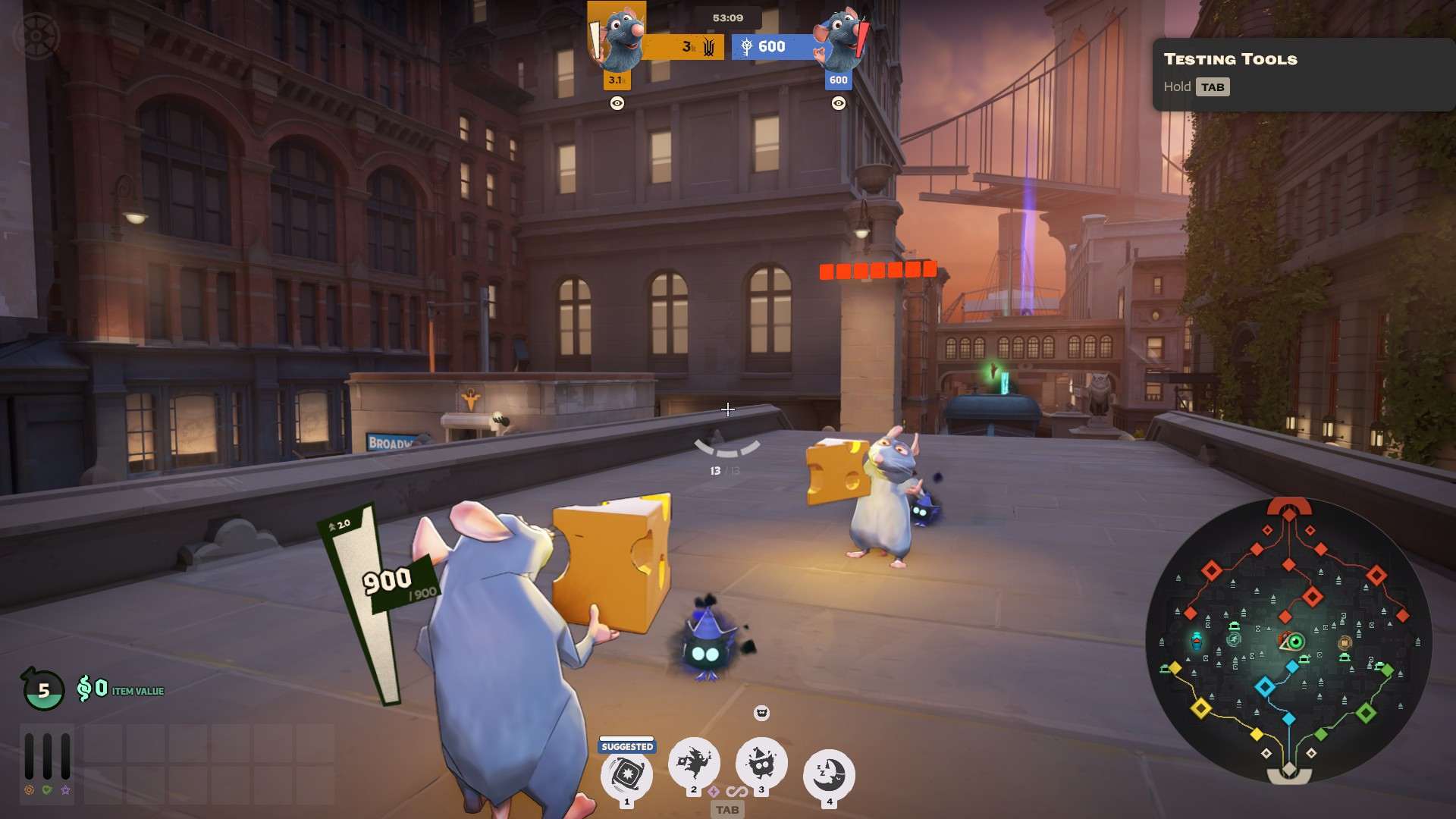This screenshot has height=819, width=1456.
Task: Click the wheel emblem in the corner
Action: [x=35, y=36]
